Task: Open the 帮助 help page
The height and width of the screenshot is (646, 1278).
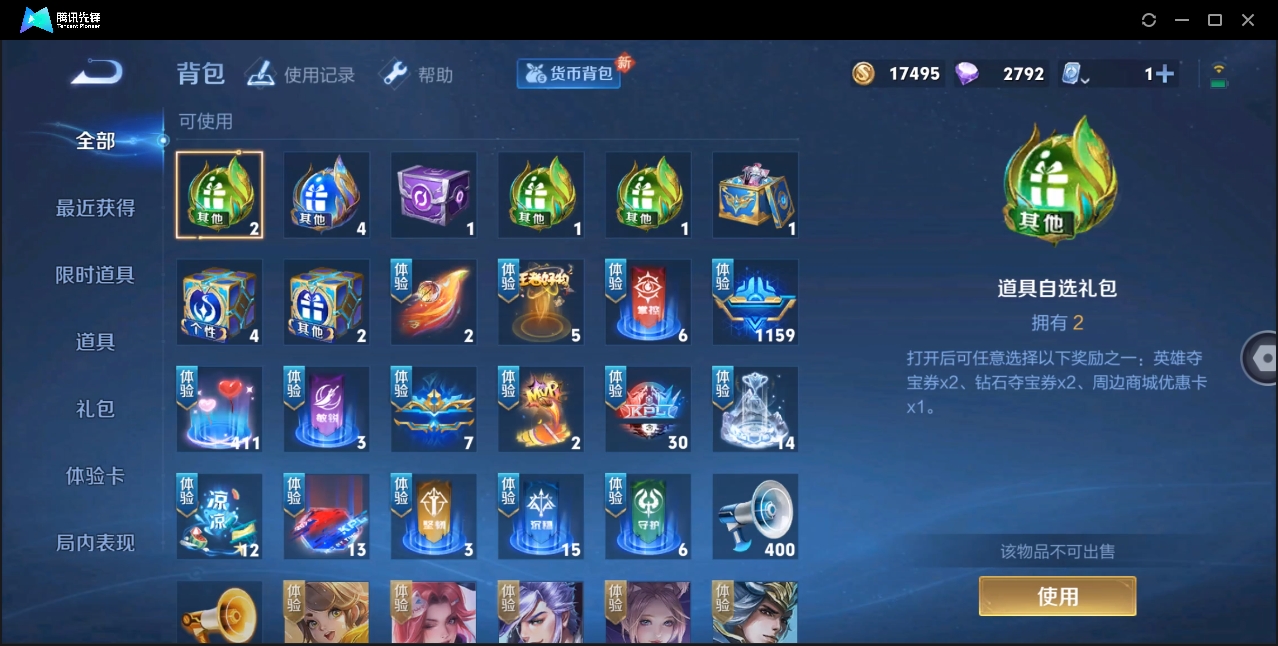Action: [x=417, y=75]
